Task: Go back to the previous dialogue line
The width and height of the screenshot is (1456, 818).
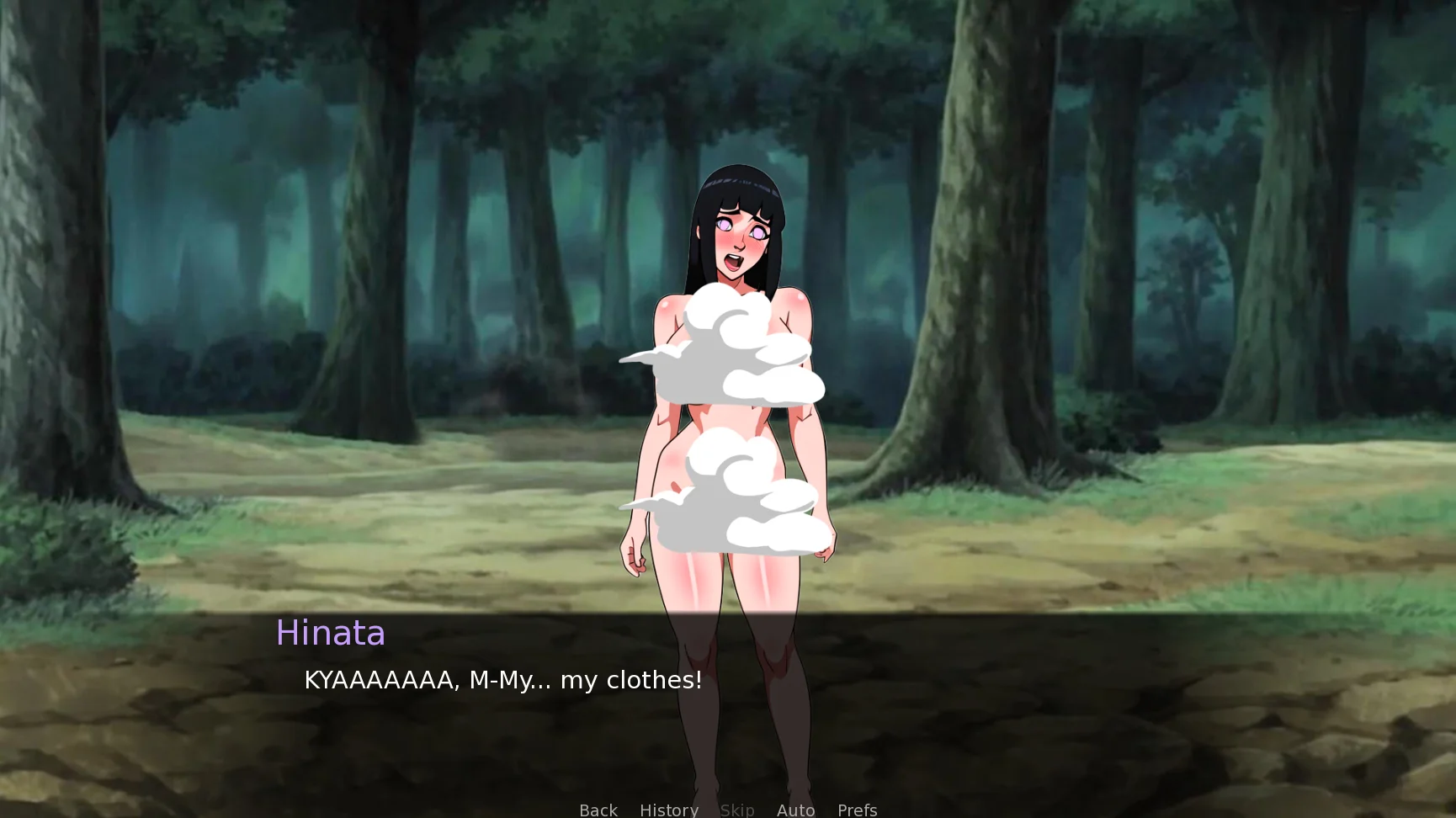Action: (598, 809)
